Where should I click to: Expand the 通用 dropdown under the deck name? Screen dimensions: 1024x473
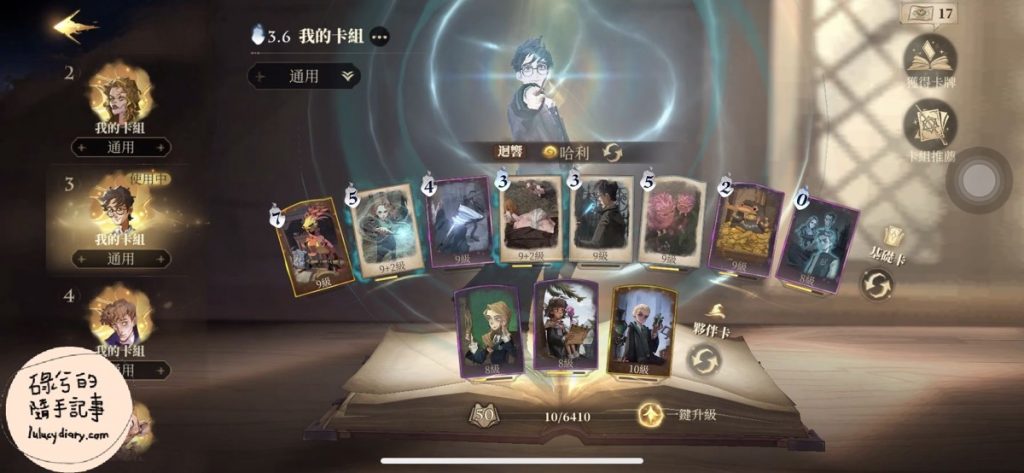tap(304, 76)
